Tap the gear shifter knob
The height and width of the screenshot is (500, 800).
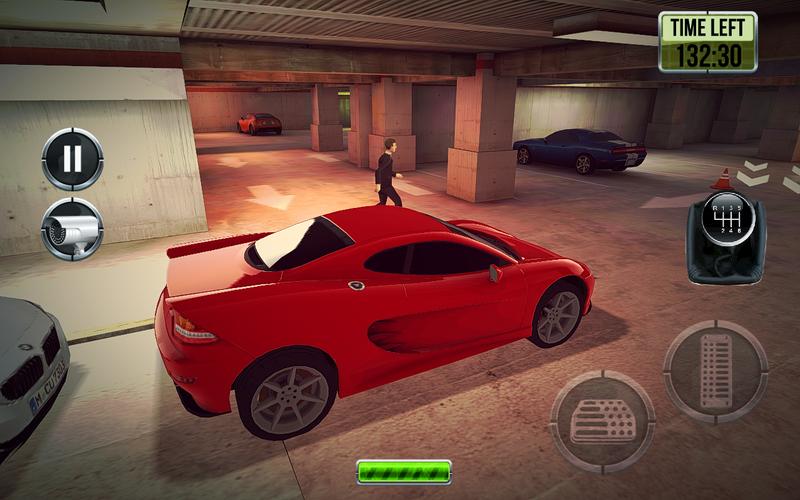(x=726, y=217)
